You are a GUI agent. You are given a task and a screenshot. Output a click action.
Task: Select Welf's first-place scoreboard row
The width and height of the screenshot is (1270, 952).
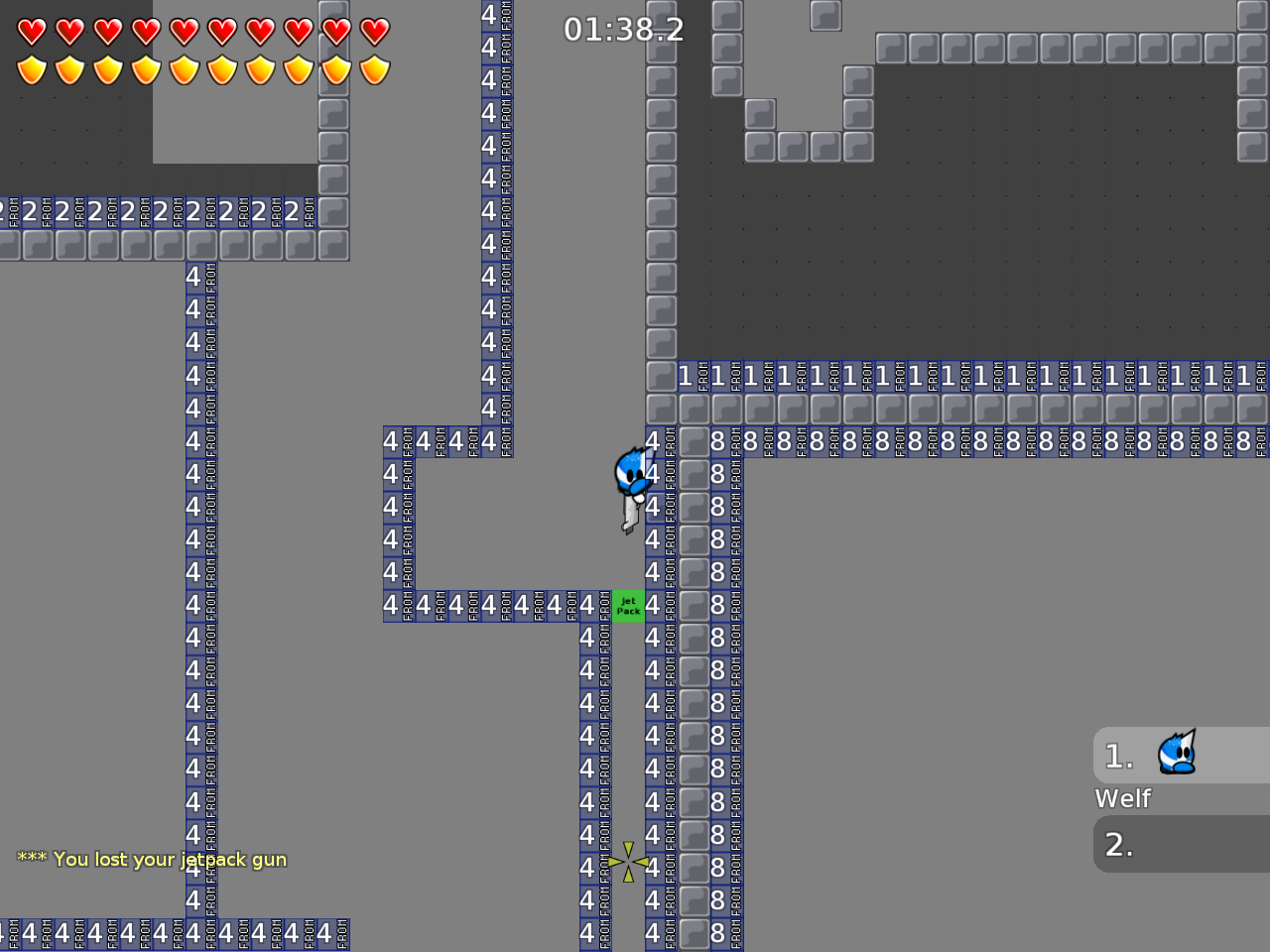coord(1181,756)
